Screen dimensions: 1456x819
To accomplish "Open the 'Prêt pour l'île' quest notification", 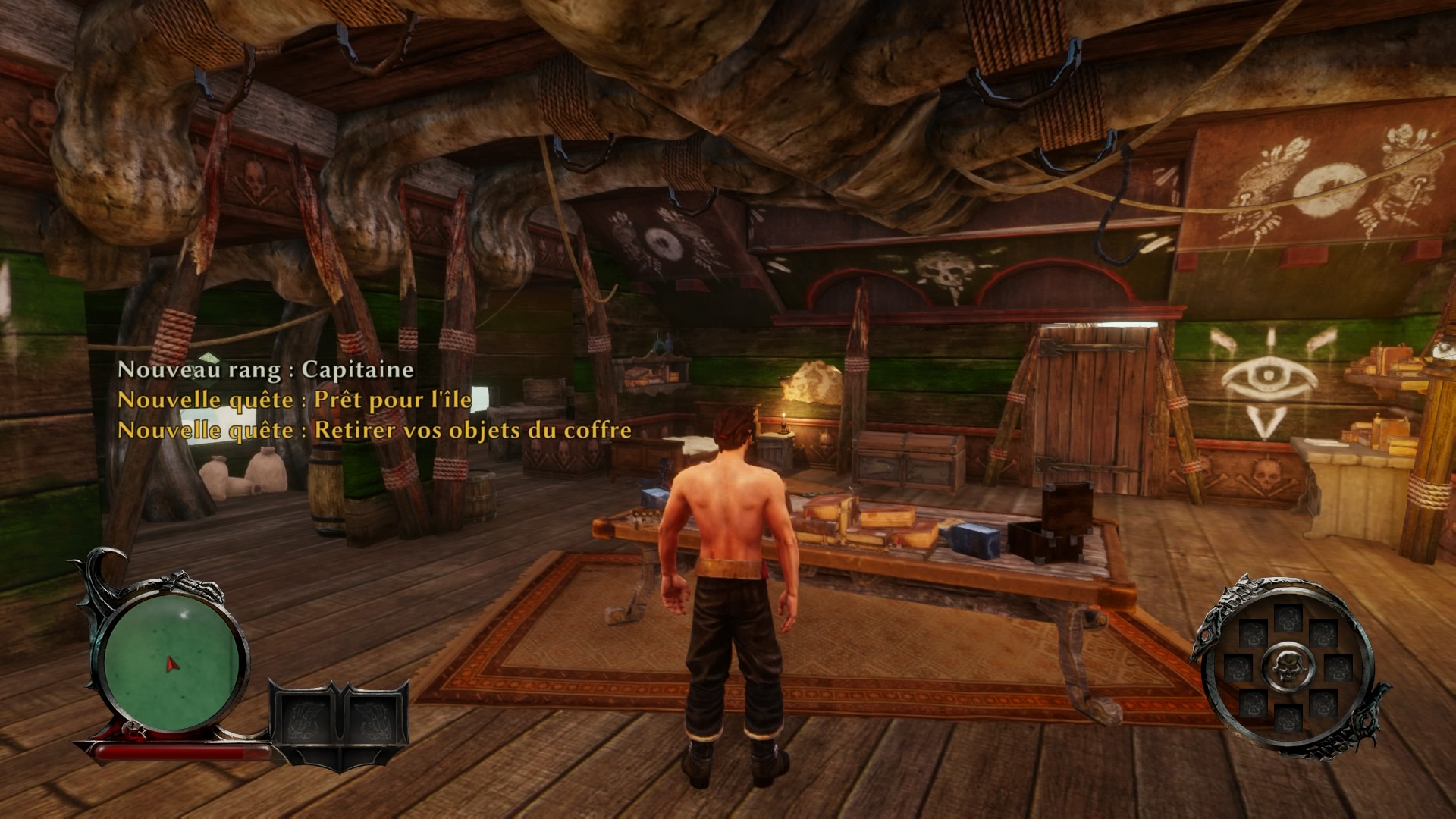I will click(294, 400).
